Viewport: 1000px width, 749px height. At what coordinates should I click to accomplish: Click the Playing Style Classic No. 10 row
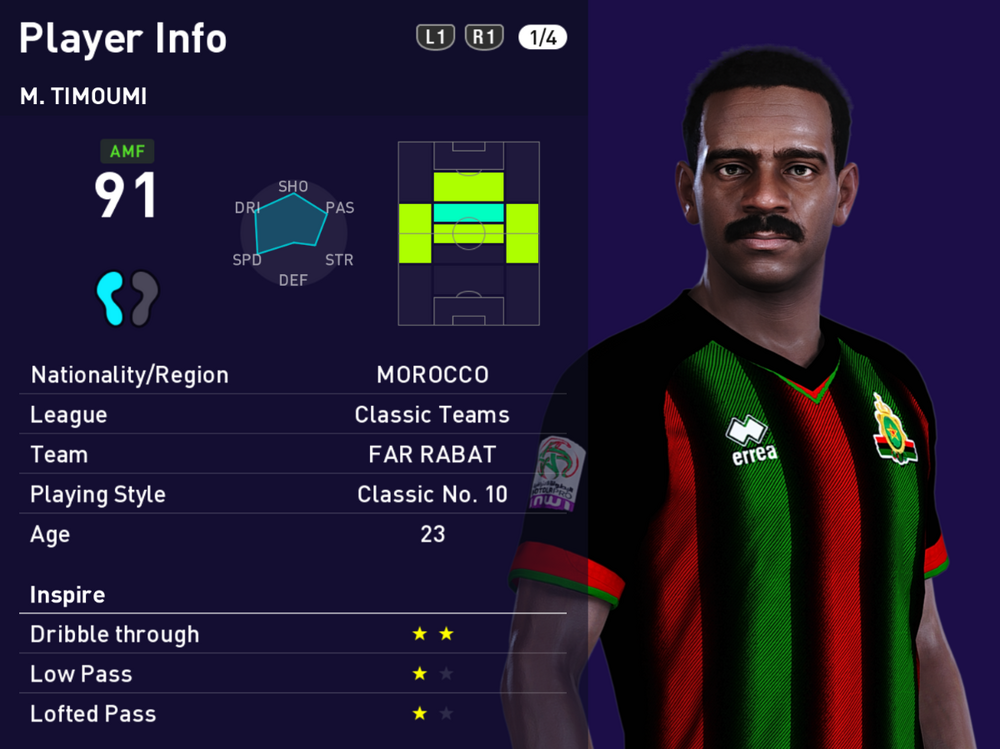(x=293, y=495)
